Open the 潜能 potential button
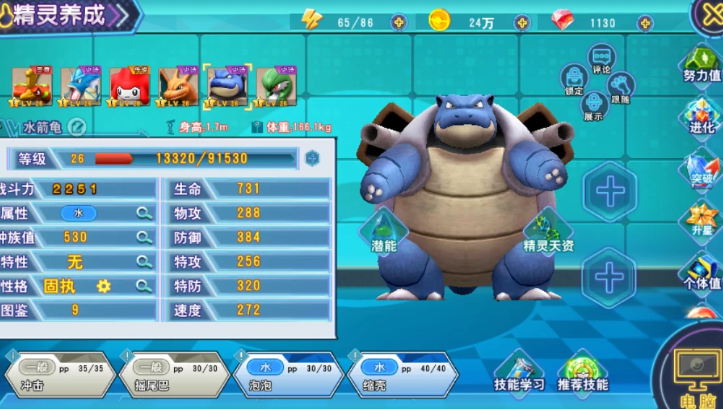Viewport: 723px width, 409px height. pos(383,230)
